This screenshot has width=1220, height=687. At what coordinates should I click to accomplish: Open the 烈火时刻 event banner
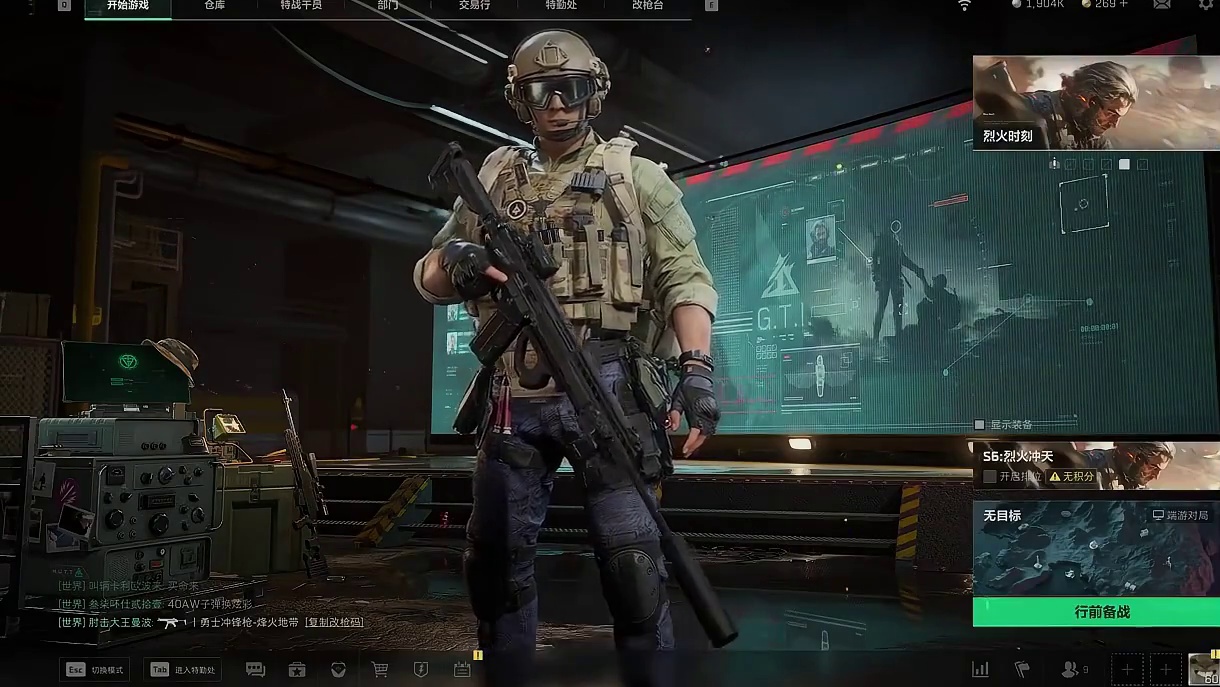pyautogui.click(x=1096, y=102)
